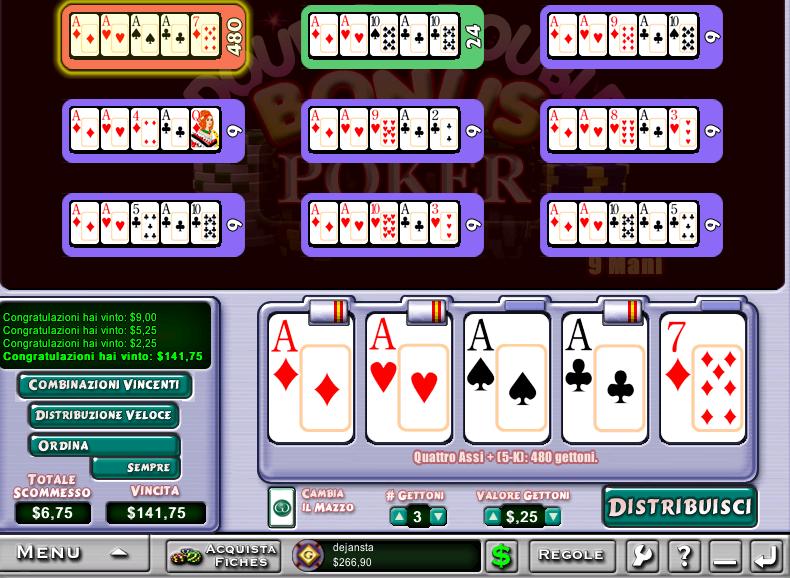
Task: Select the ace of diamonds card
Action: pos(310,378)
